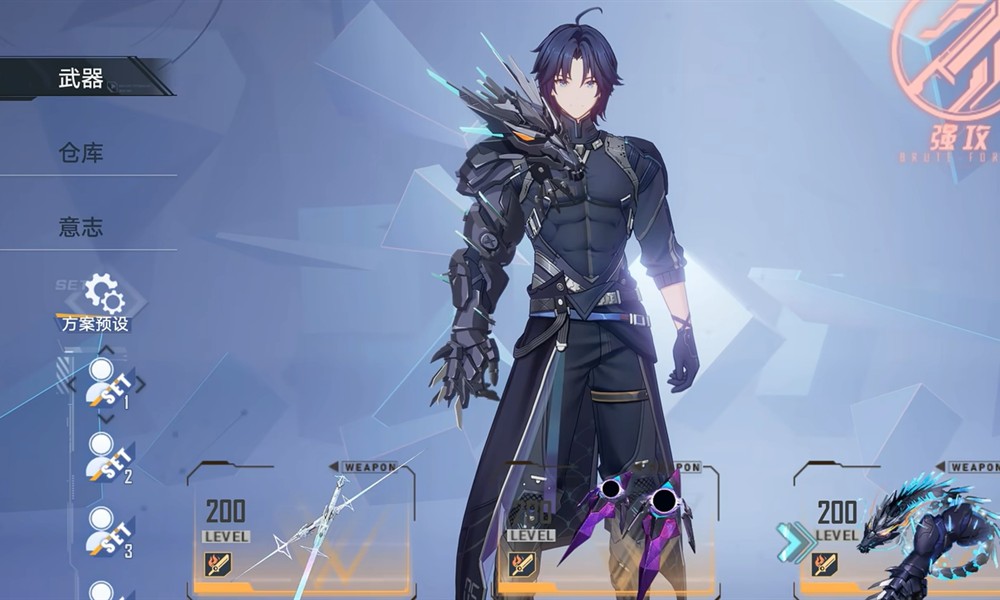This screenshot has width=1000, height=600.
Task: Switch to the 武器 weapon tab
Action: 82,78
